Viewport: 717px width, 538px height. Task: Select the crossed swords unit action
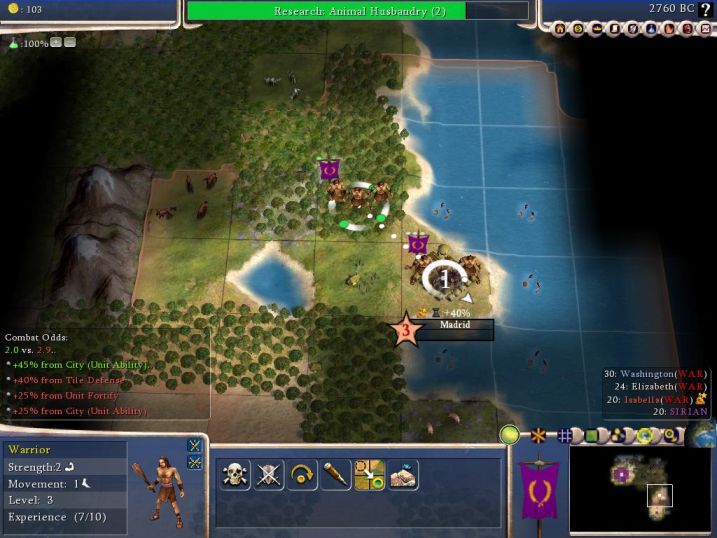click(269, 475)
